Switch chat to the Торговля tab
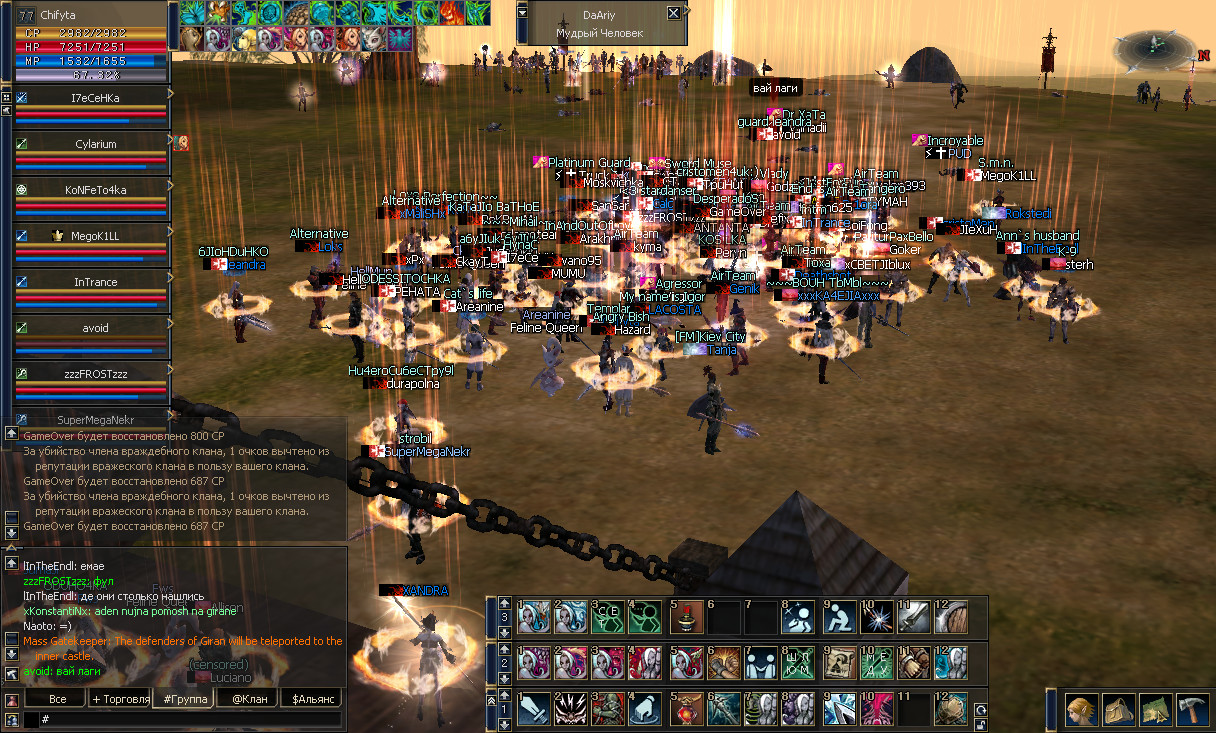 coord(120,698)
